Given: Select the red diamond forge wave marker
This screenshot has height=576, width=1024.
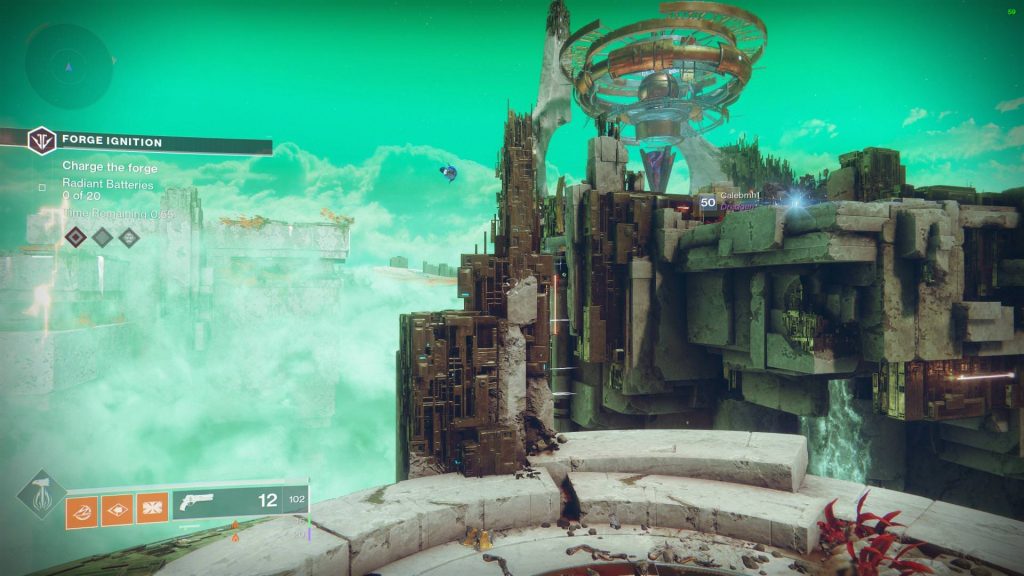Looking at the screenshot, I should click(76, 237).
